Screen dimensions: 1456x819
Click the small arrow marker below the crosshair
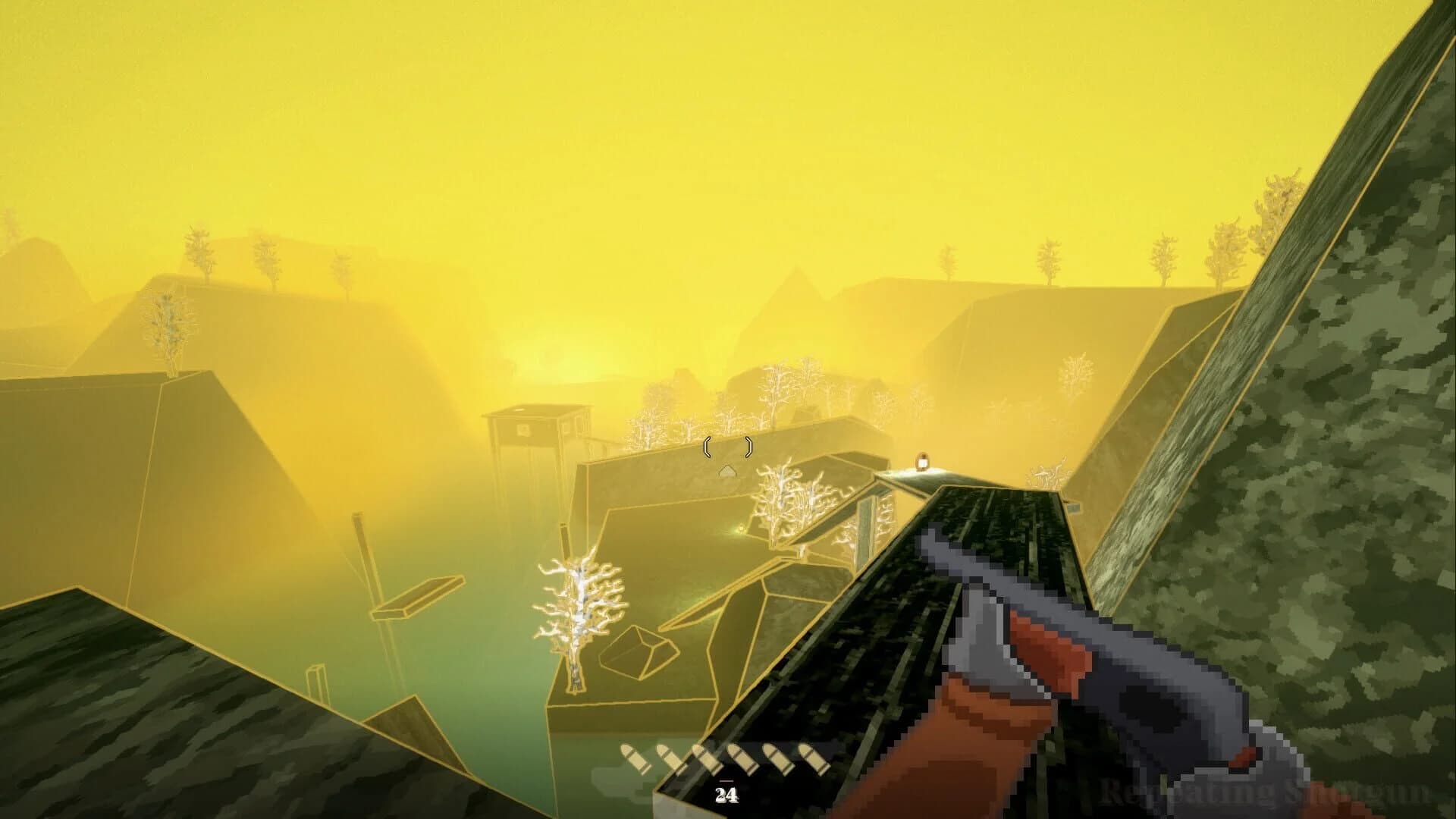[727, 469]
